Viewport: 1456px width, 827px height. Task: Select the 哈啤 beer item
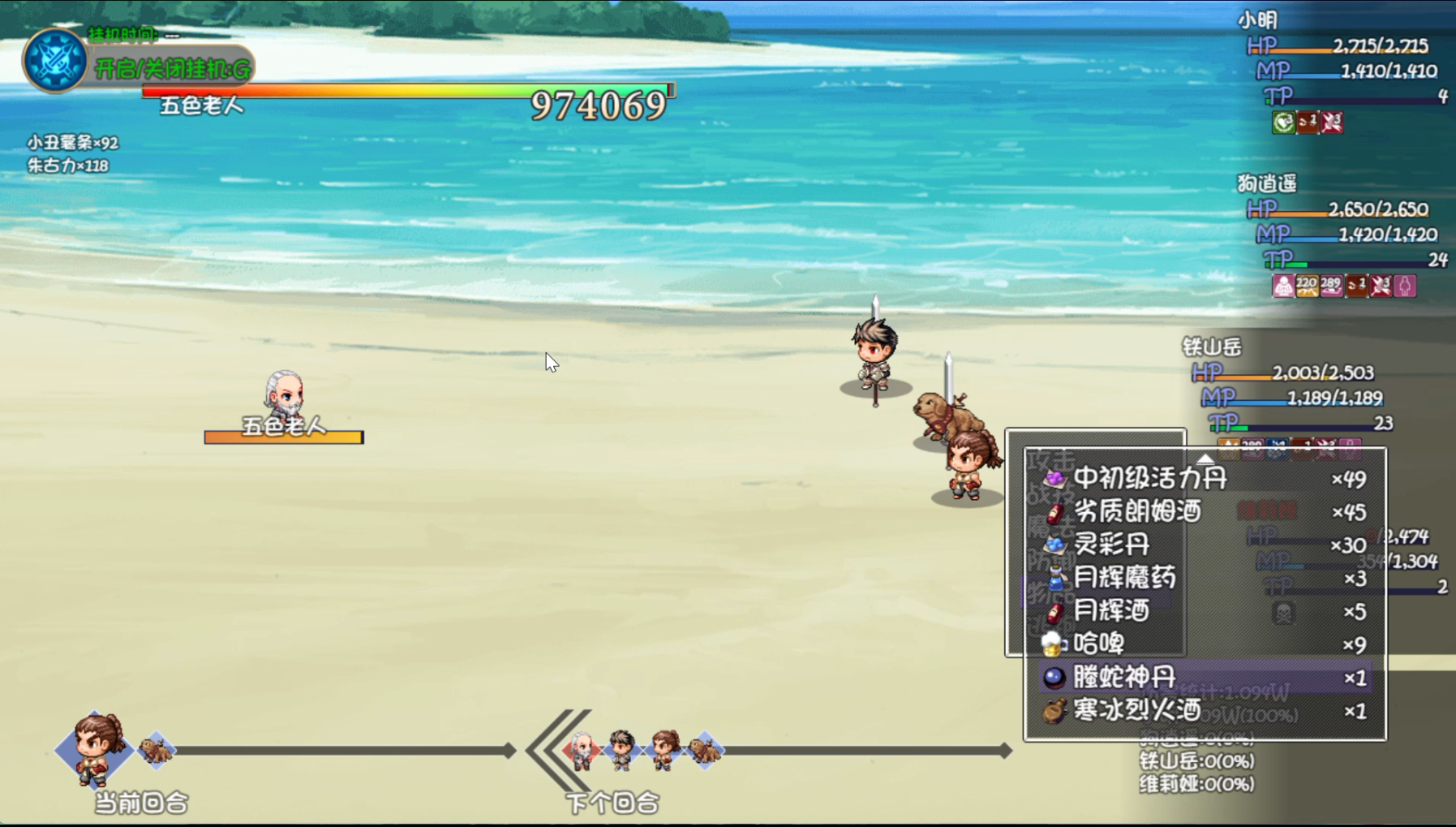pos(1098,644)
